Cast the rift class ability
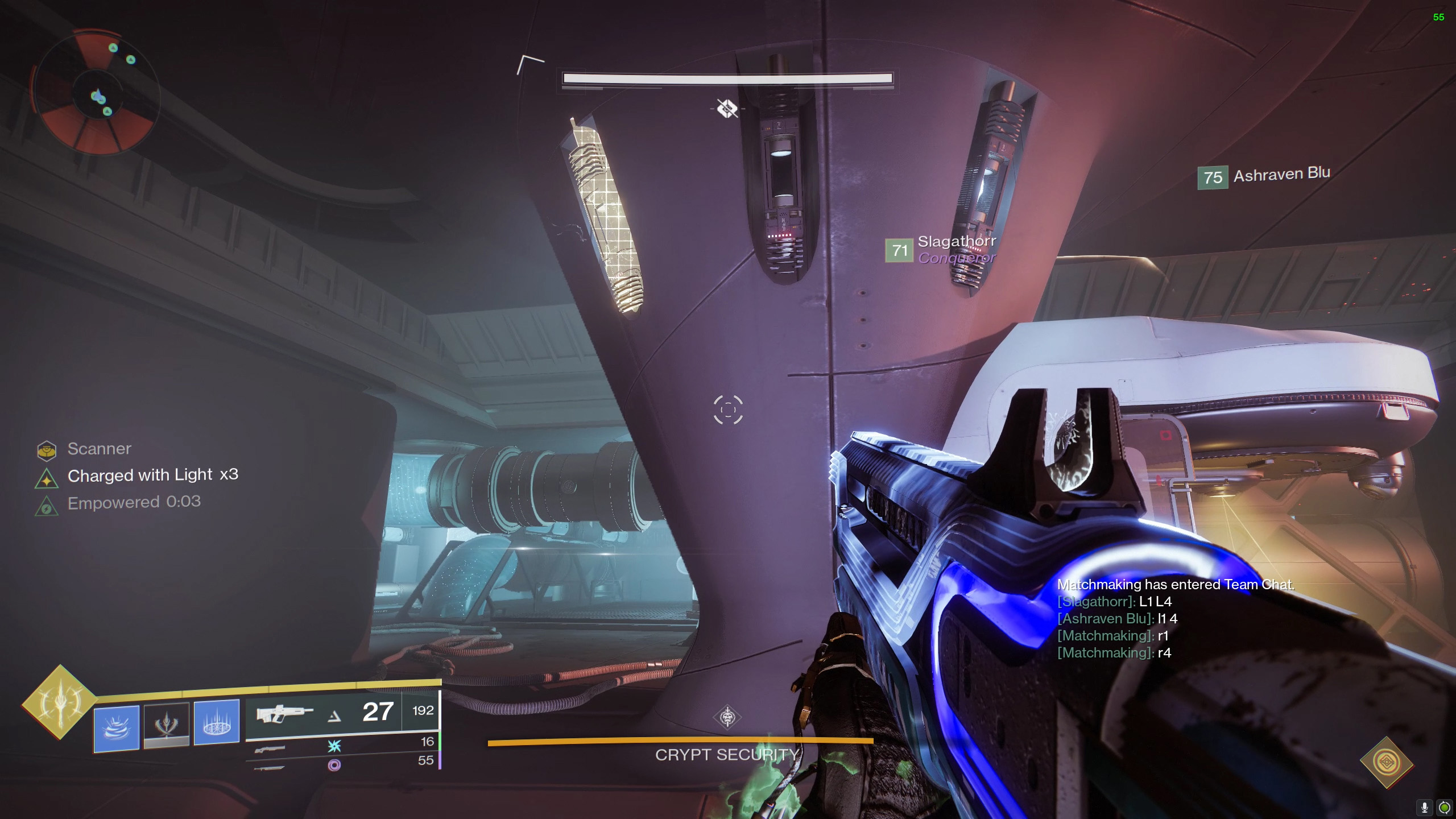The image size is (1456, 819). [217, 722]
